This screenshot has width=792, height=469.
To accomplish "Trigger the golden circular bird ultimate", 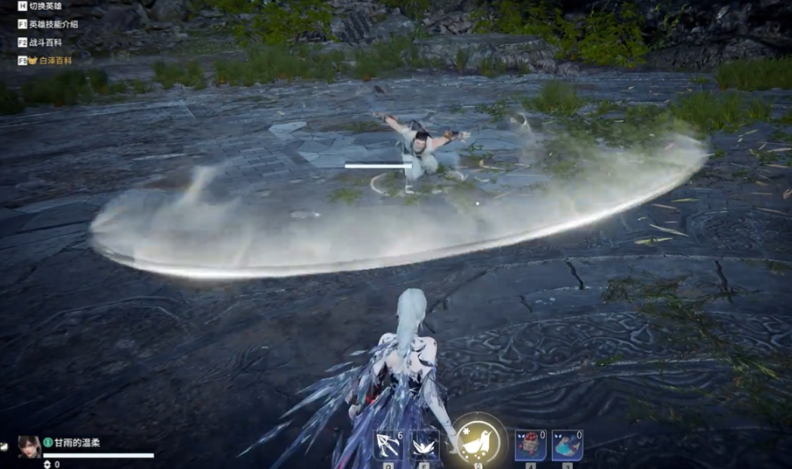I will [x=478, y=440].
